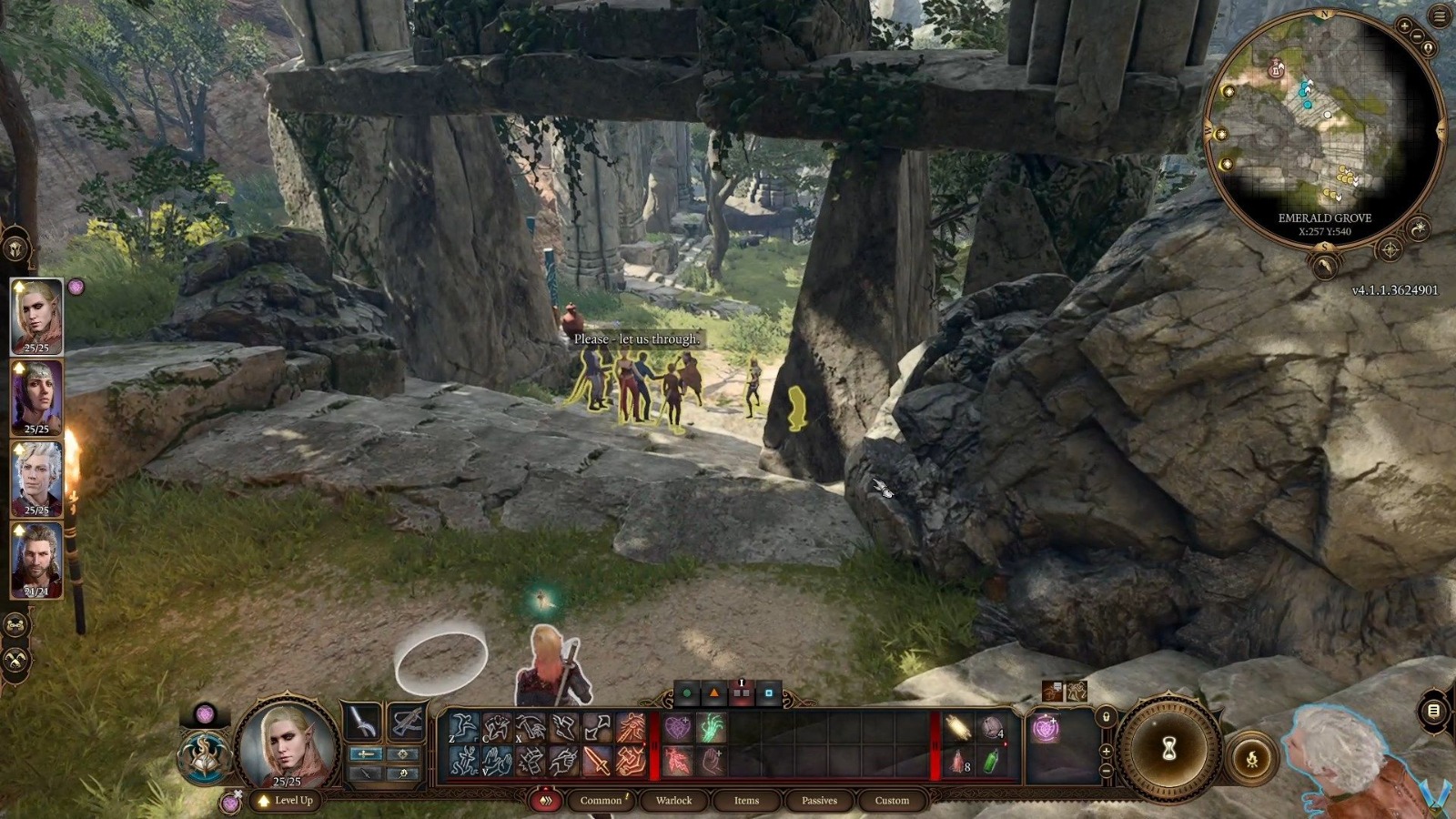
Task: Switch to the Custom hotbar tab
Action: coord(892,801)
